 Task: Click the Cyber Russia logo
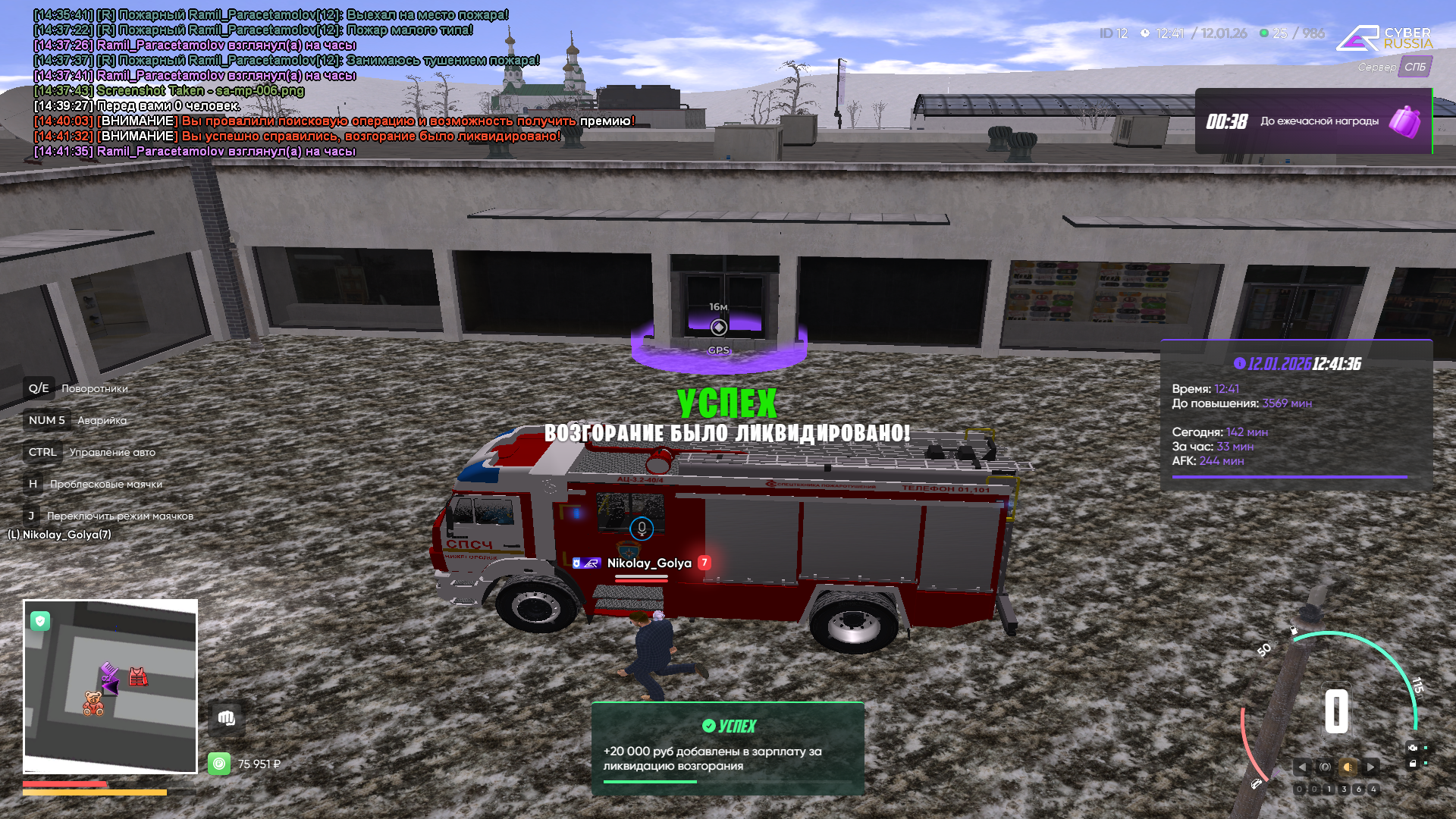[1384, 38]
